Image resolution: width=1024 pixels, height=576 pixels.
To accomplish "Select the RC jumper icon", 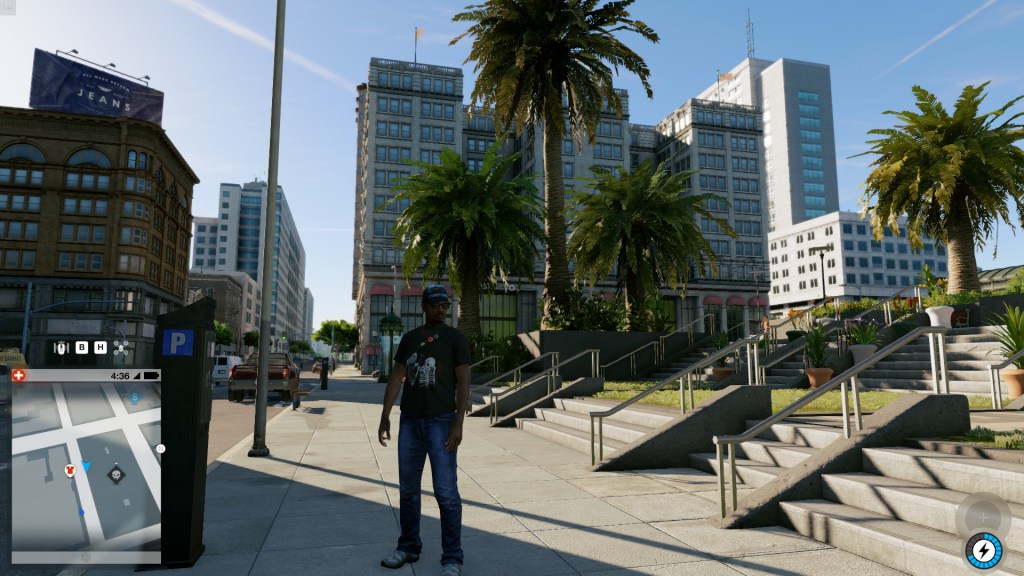I will click(60, 348).
